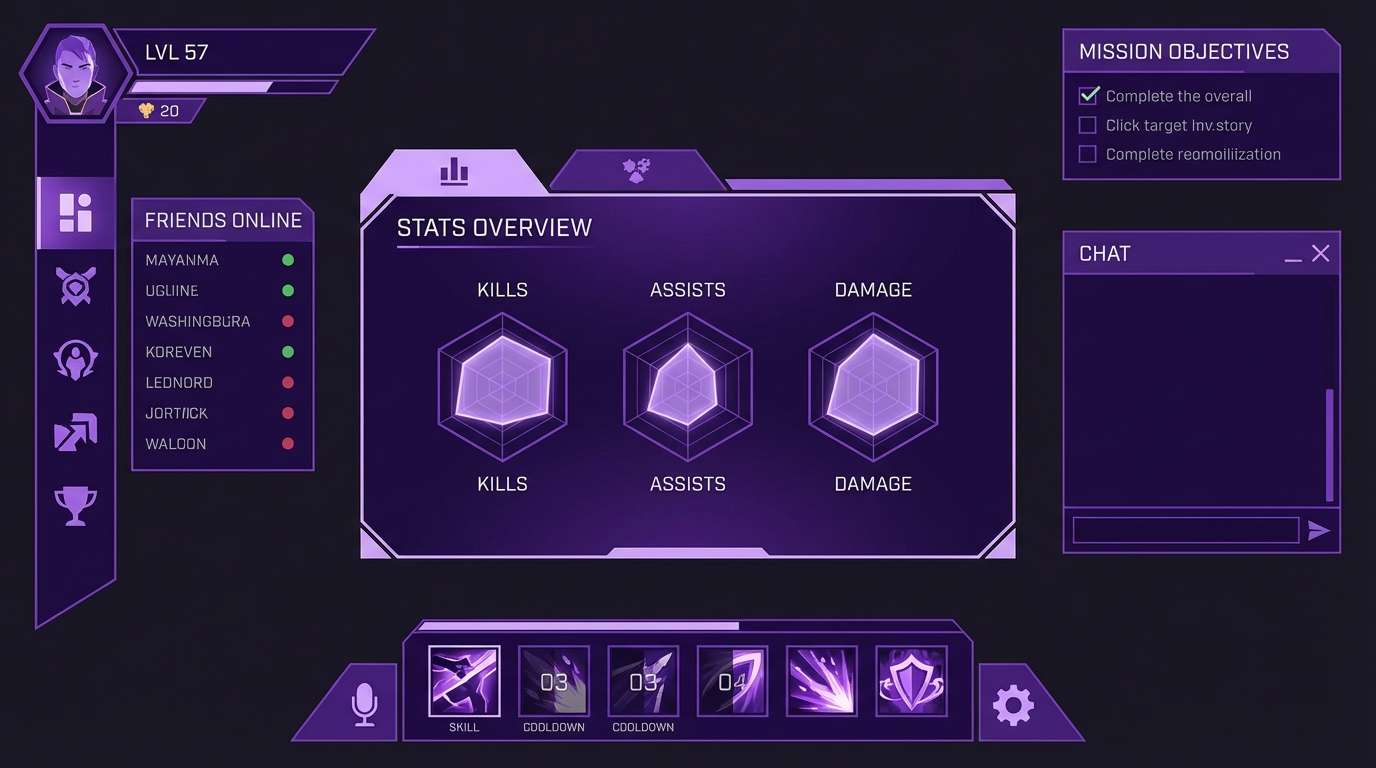Screen dimensions: 1376x768
Task: Open the player profile icon in the sidebar
Action: [x=75, y=358]
